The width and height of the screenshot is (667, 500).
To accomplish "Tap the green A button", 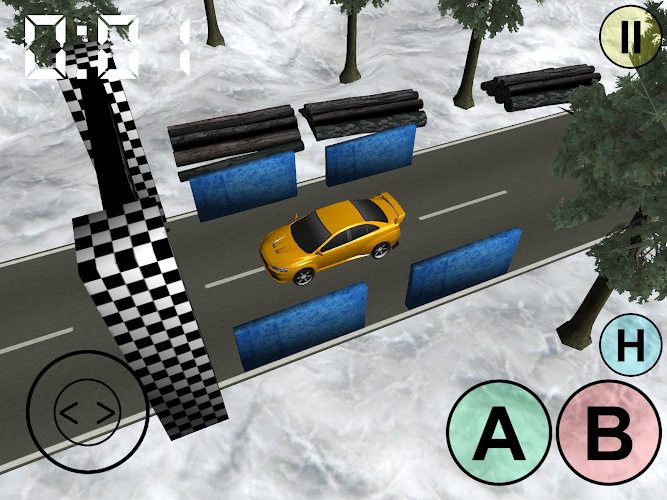I will point(499,434).
